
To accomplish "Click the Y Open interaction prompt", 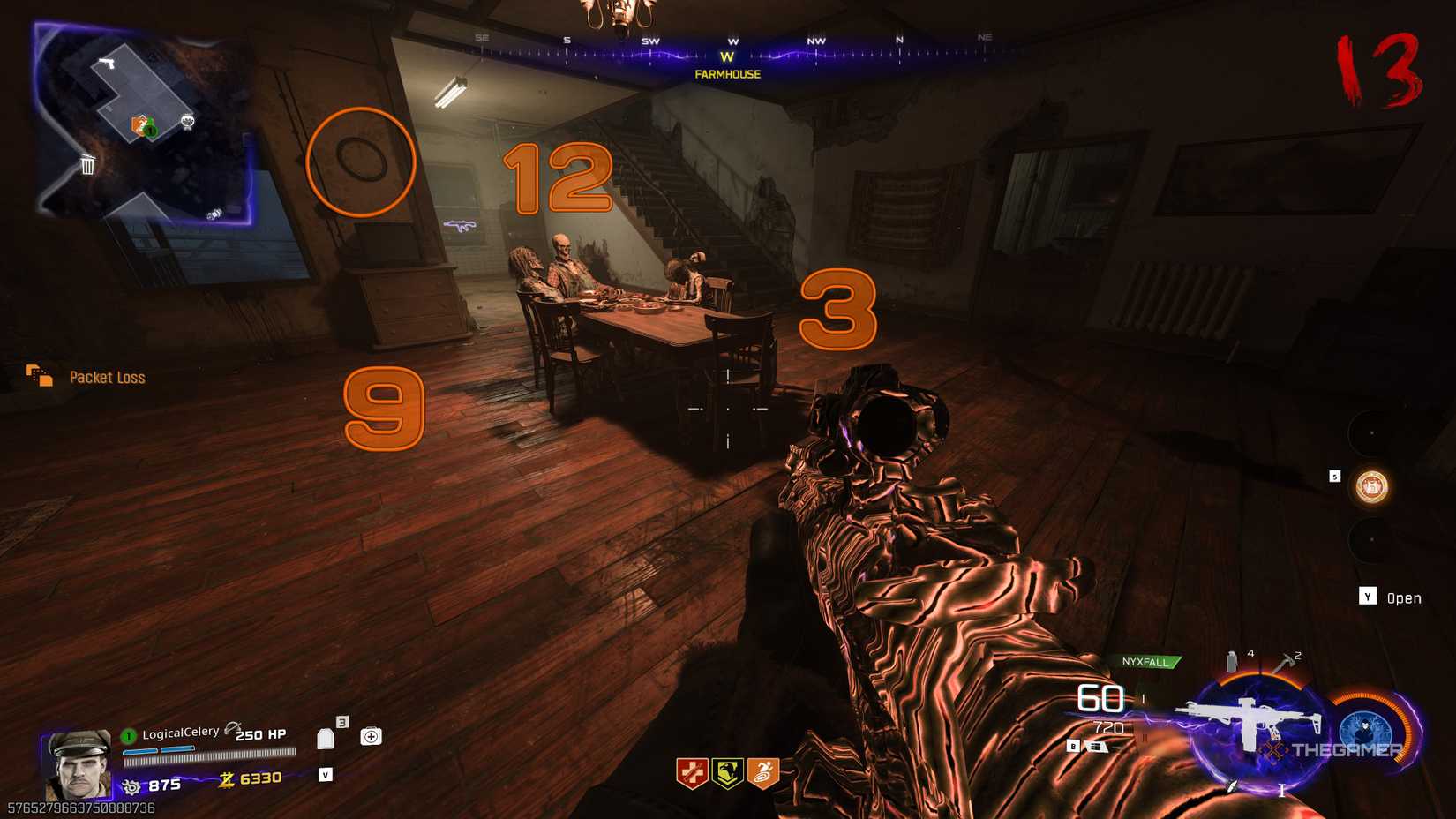I will (1388, 597).
